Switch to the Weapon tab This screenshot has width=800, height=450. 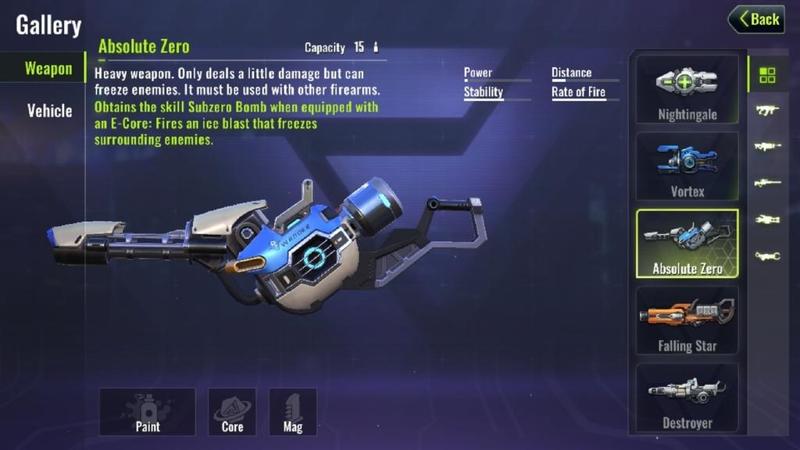pyautogui.click(x=48, y=69)
